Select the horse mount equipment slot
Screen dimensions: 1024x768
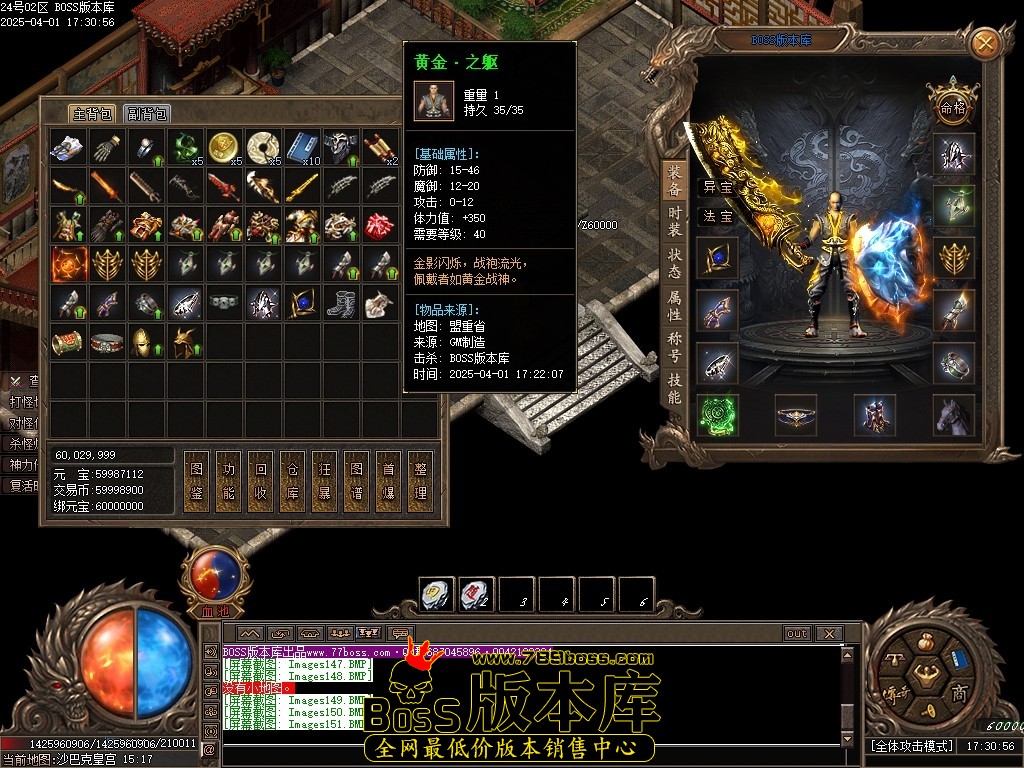(x=954, y=415)
